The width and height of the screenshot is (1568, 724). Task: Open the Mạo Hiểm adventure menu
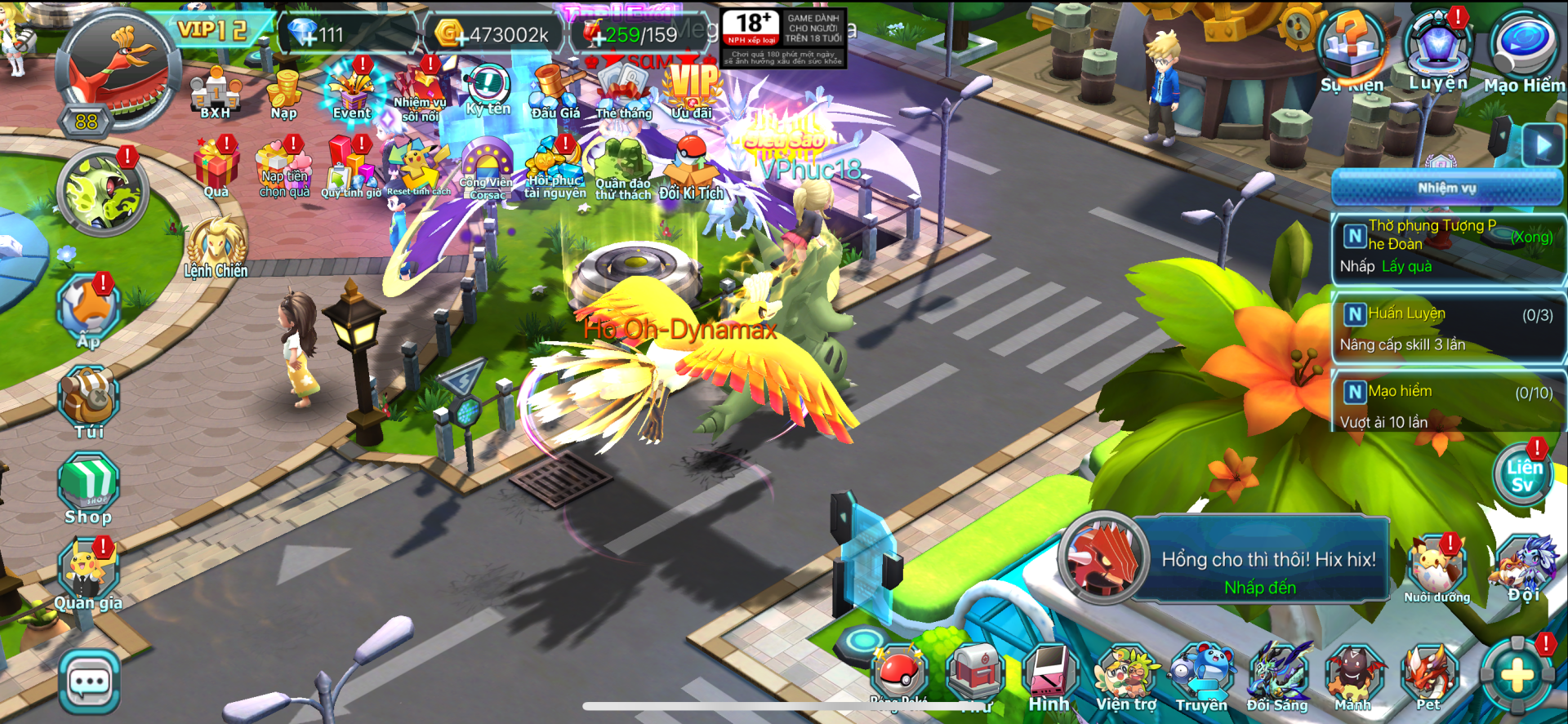point(1523,49)
